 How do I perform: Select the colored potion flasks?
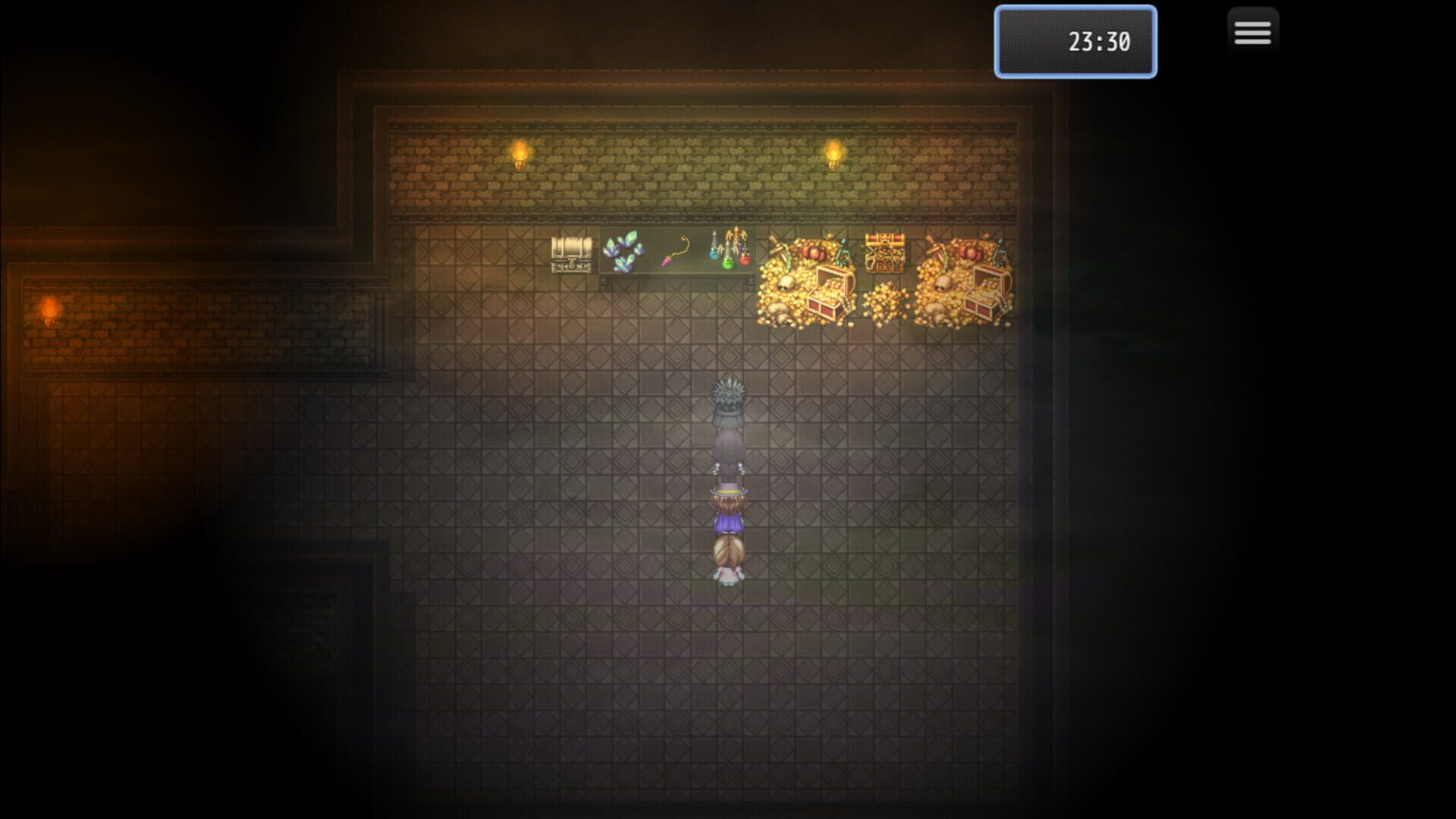pos(728,253)
